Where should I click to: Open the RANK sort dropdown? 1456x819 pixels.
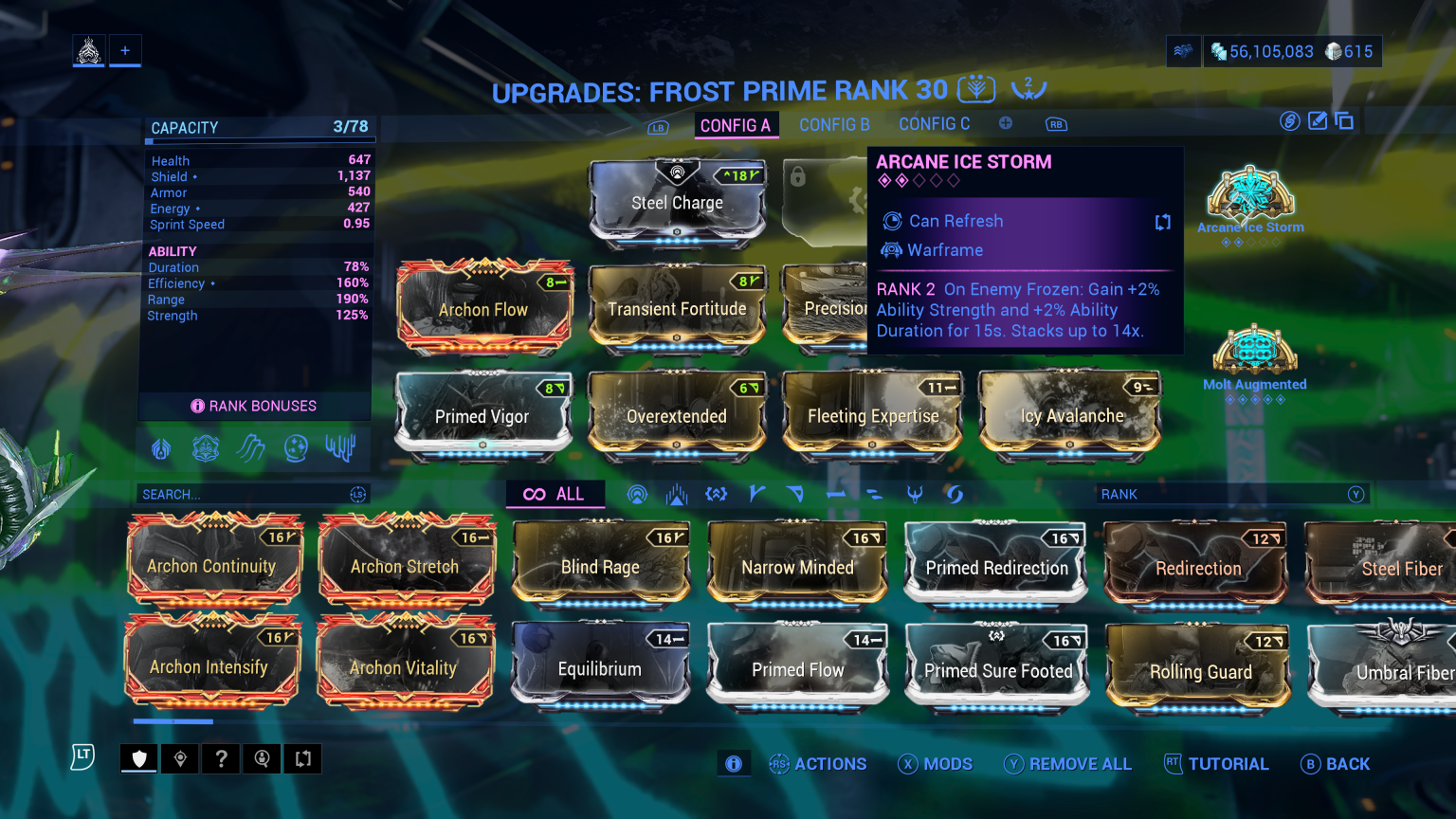coord(1232,494)
